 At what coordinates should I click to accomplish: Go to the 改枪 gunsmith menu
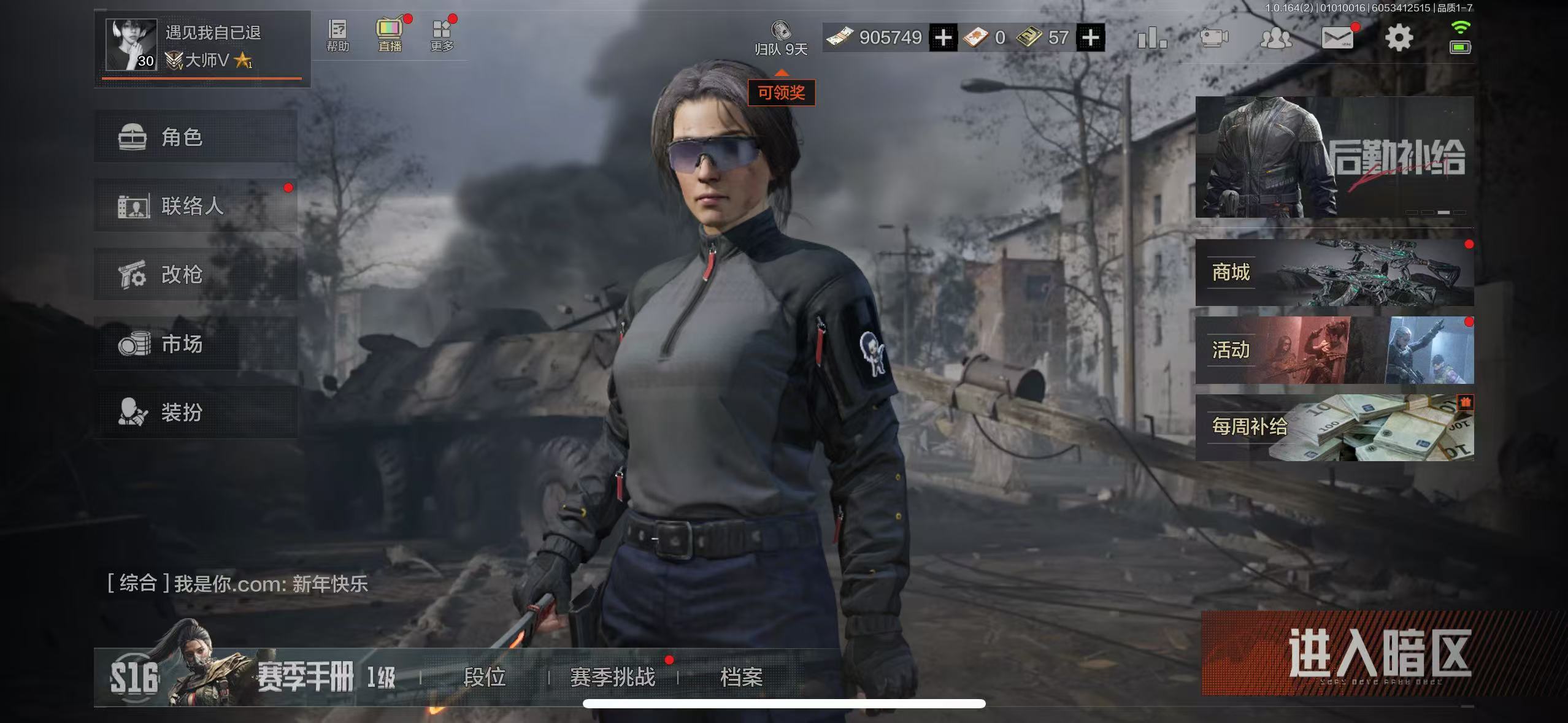point(195,274)
